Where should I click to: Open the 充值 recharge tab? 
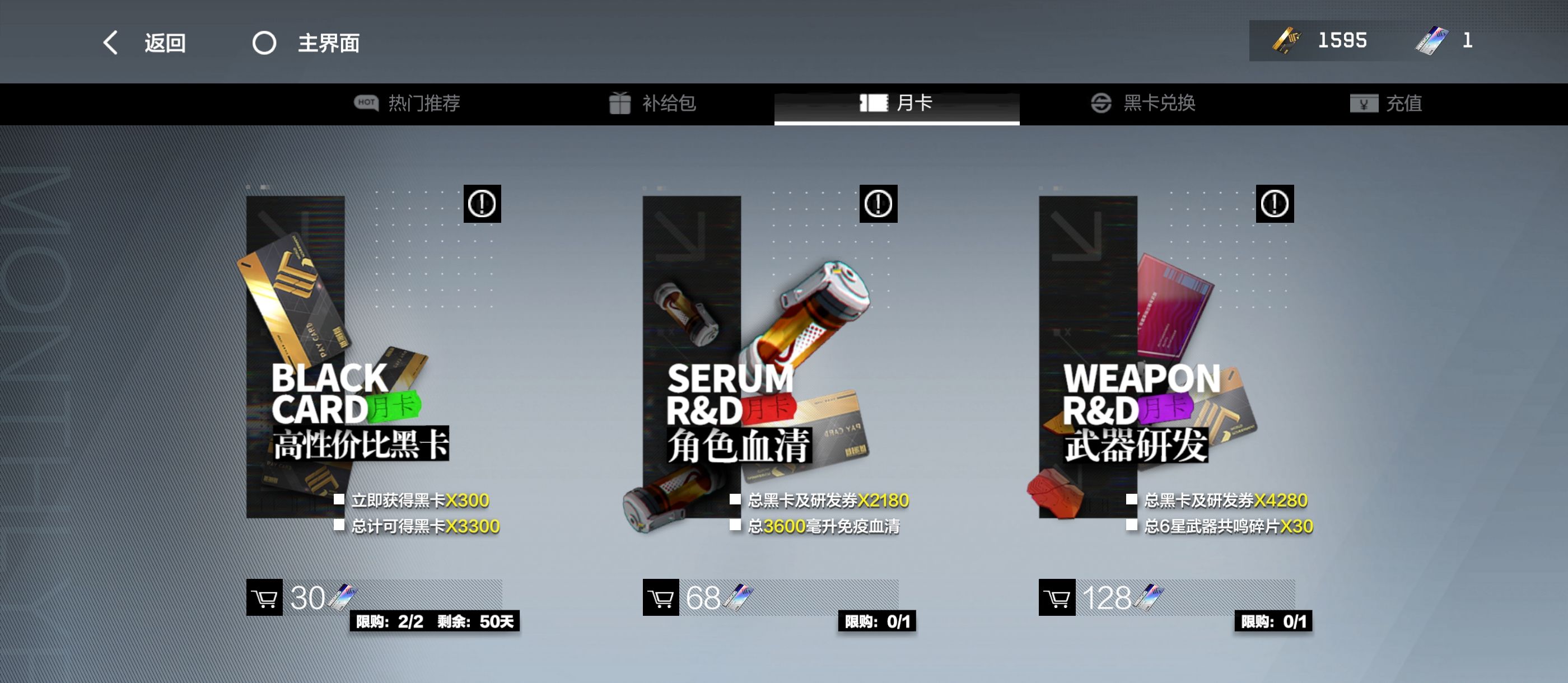coord(1385,104)
